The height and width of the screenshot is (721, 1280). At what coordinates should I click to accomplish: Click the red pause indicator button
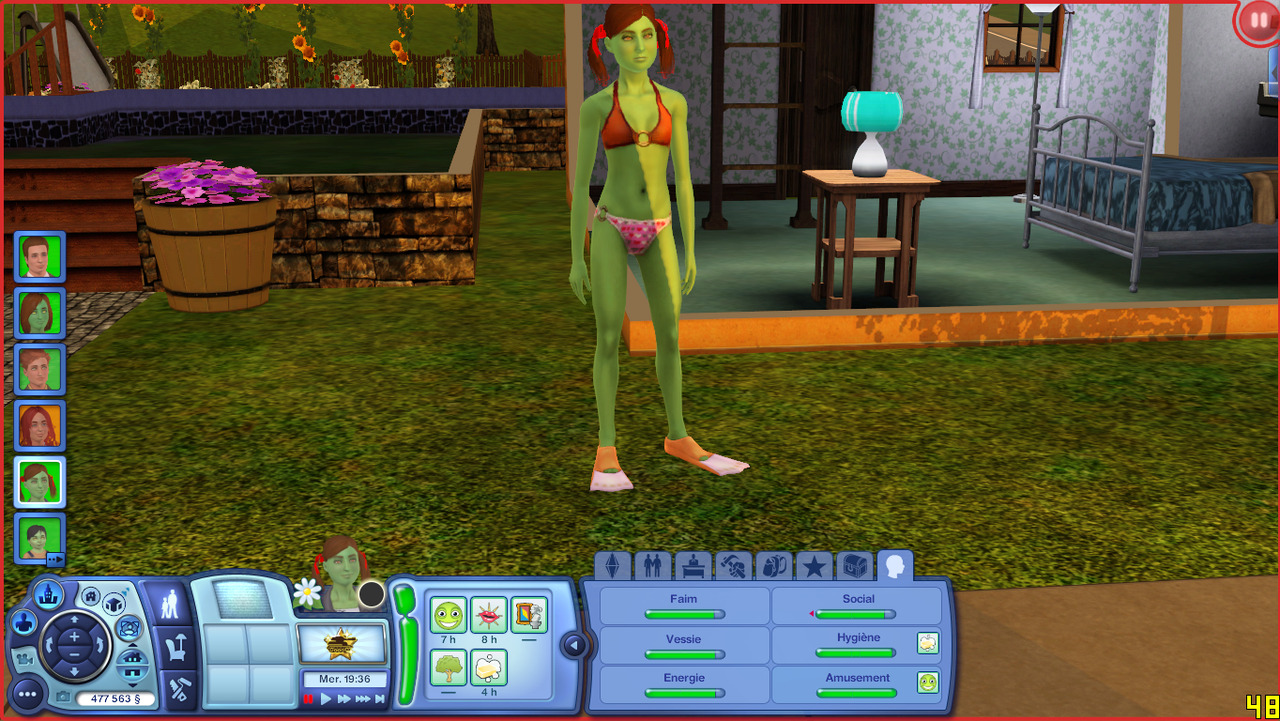[1257, 21]
